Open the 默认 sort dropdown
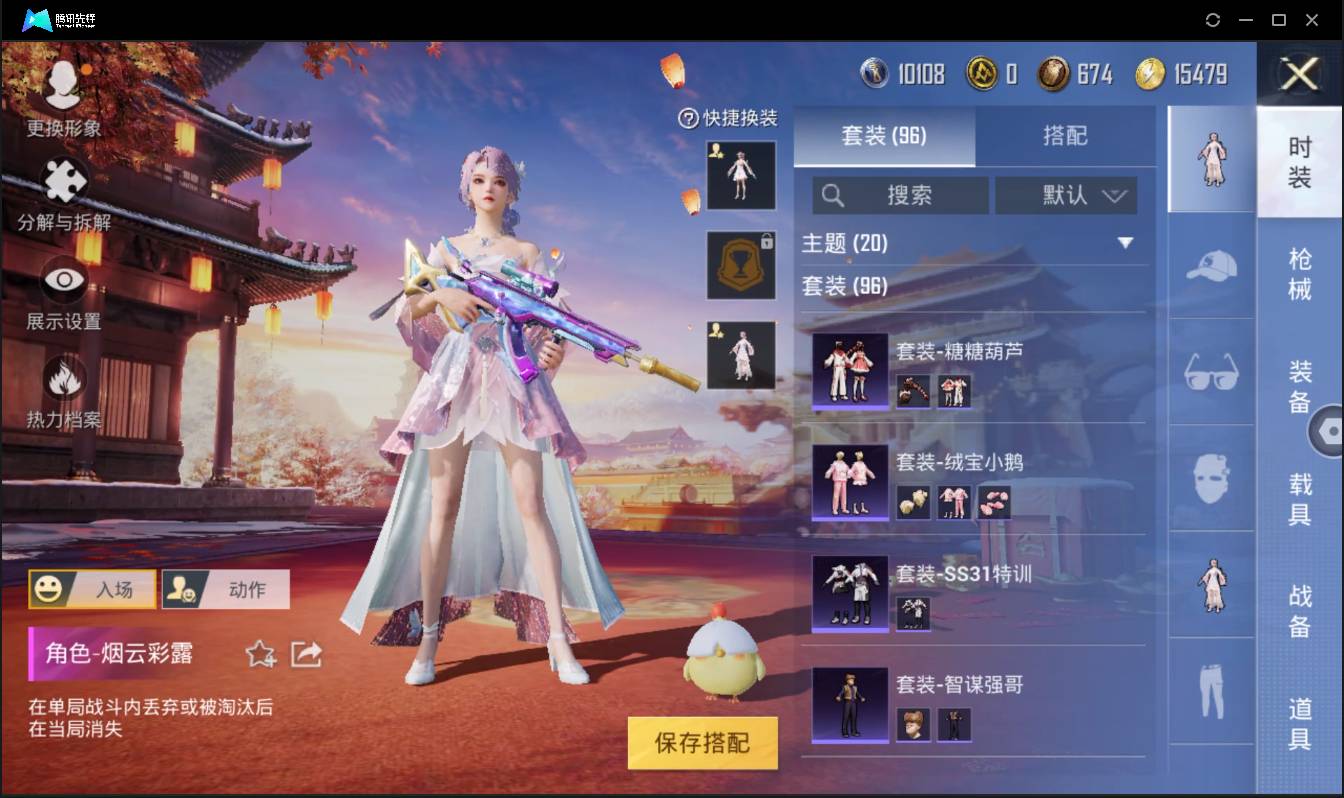The image size is (1344, 798). [x=1066, y=196]
